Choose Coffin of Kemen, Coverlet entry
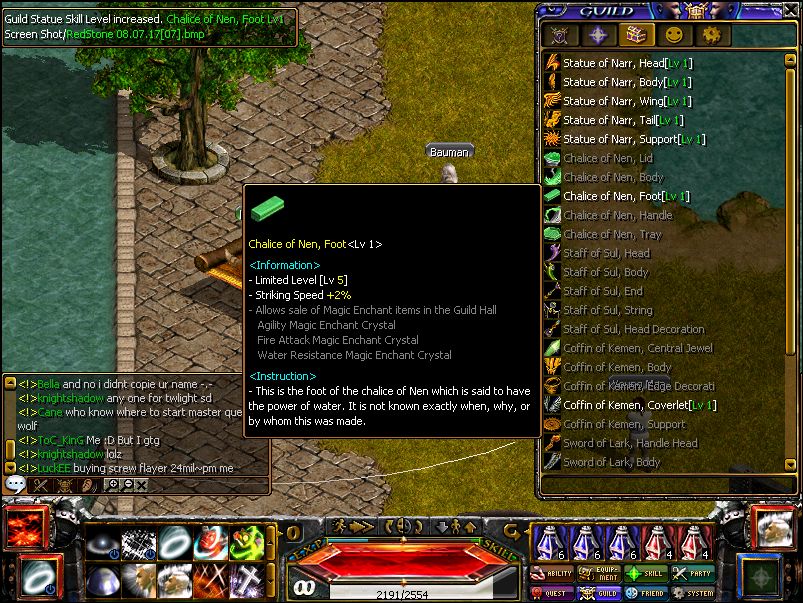This screenshot has height=603, width=803. click(x=639, y=405)
